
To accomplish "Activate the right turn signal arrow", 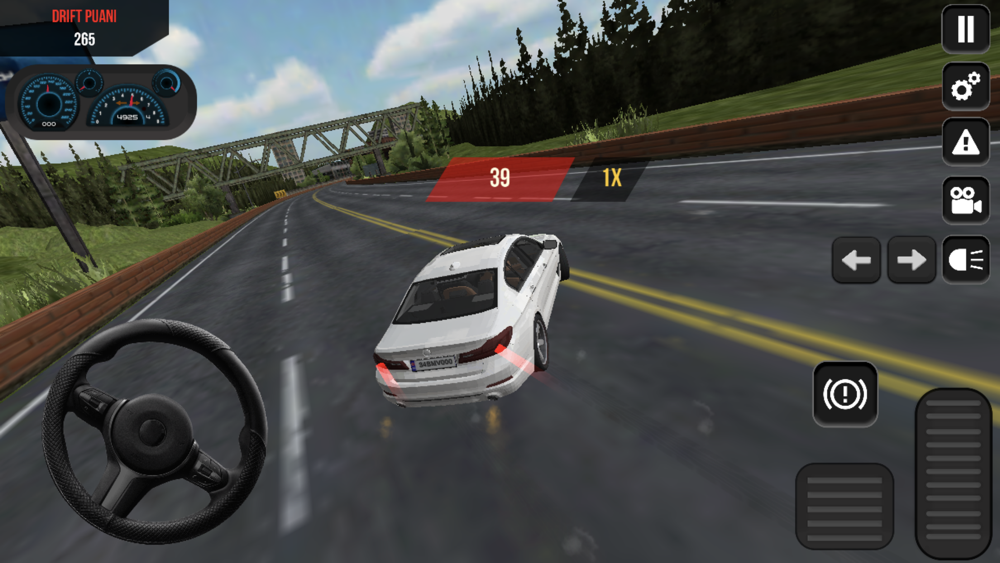I will (x=911, y=260).
